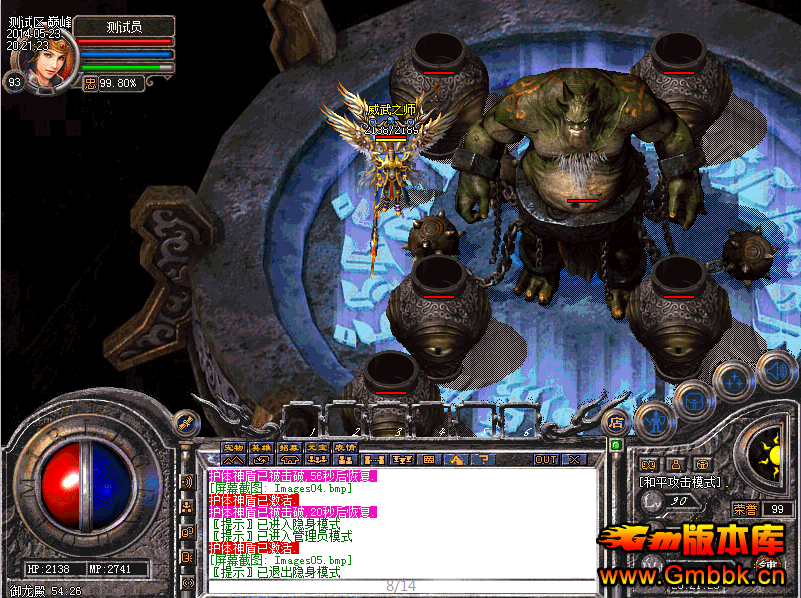
Task: Change the 和平攻击模式 attack mode
Action: tap(680, 481)
